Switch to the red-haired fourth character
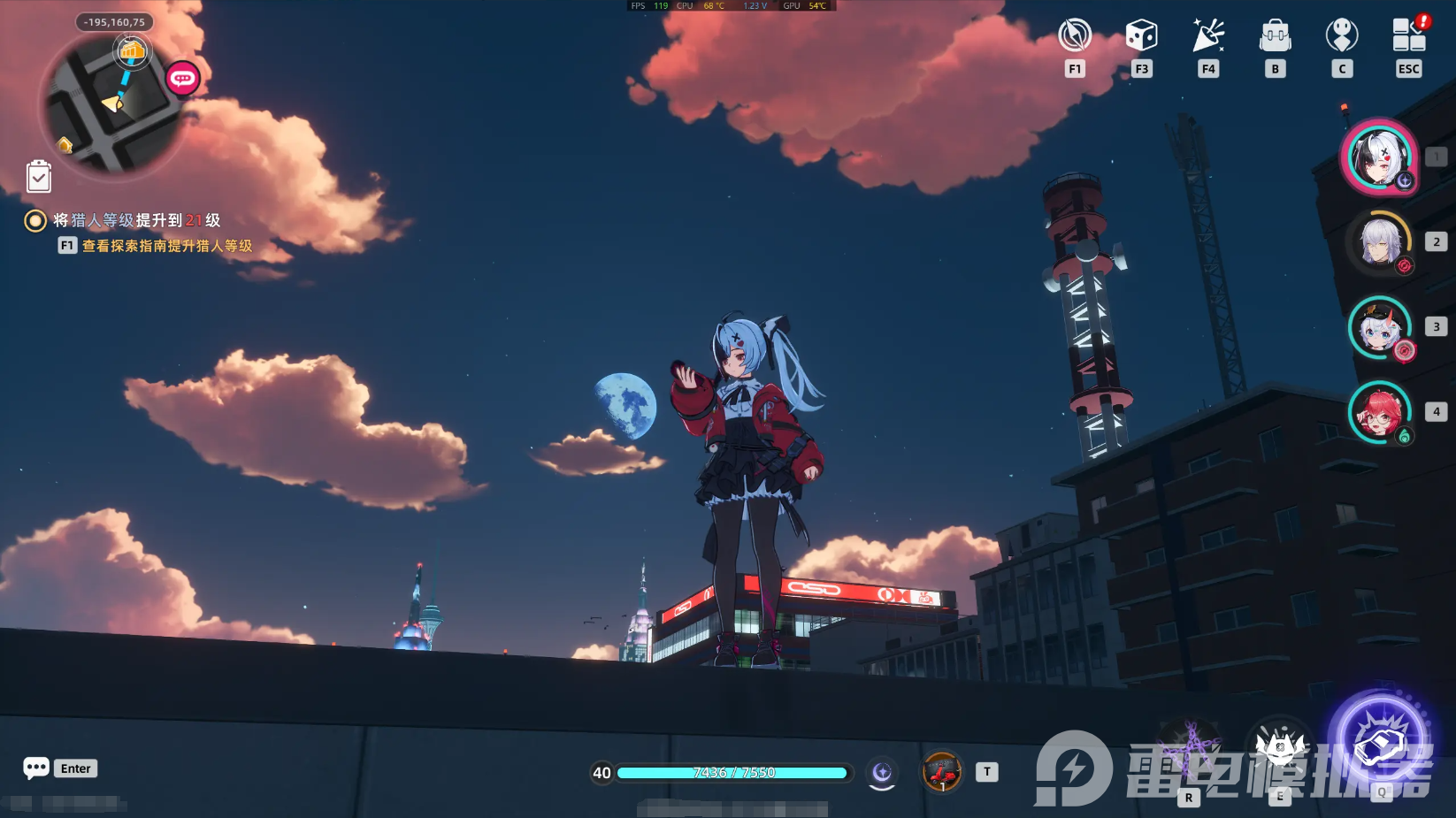 1380,412
